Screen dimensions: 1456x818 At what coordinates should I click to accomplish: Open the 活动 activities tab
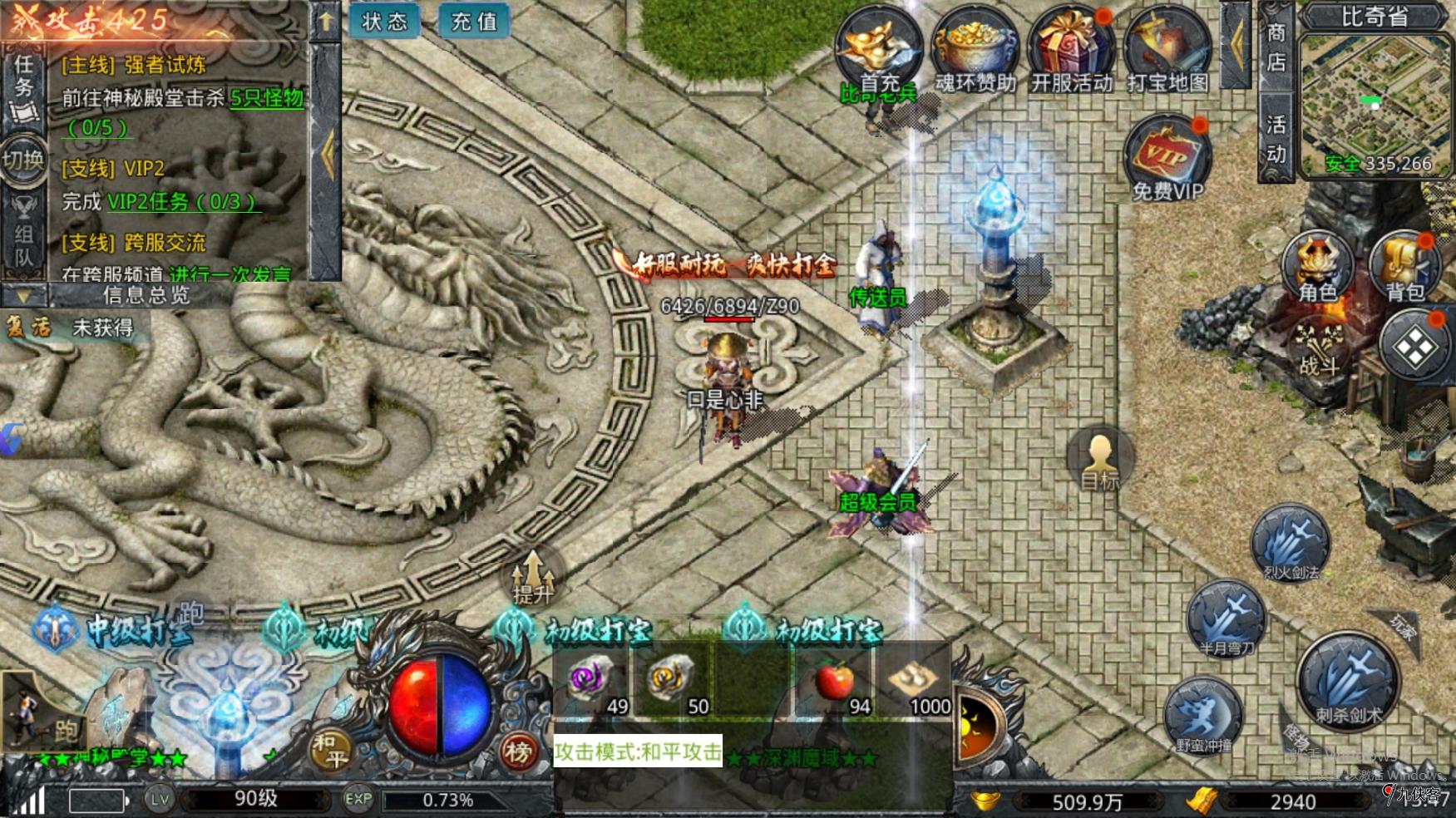1276,139
